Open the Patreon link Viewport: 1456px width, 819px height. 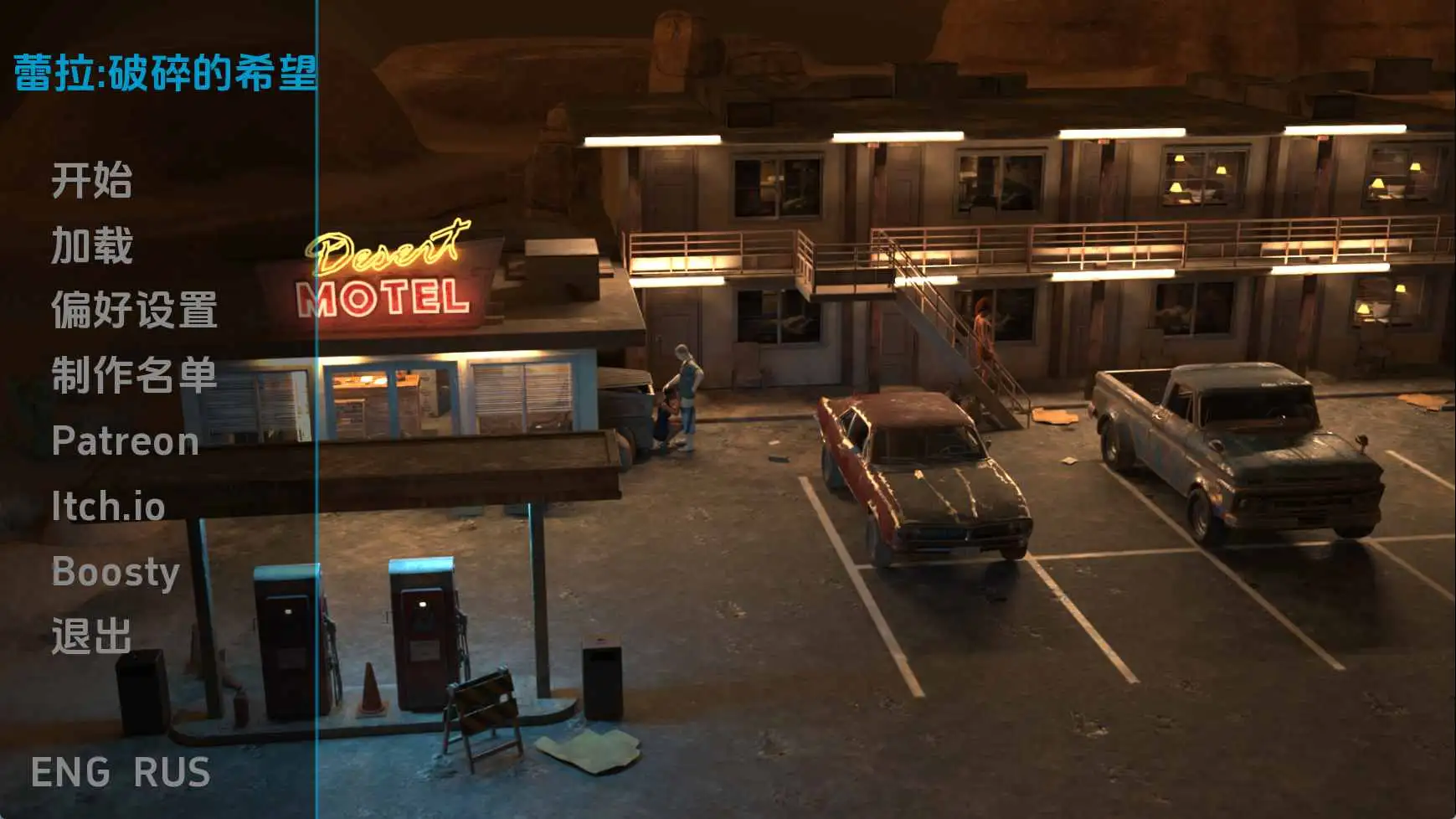tap(125, 441)
